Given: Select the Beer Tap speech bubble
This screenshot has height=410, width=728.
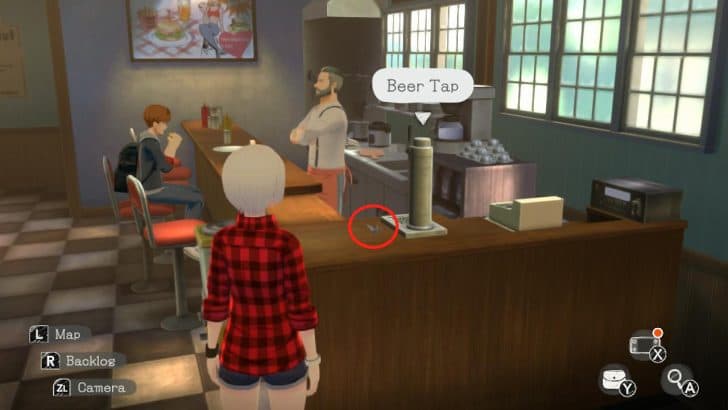Looking at the screenshot, I should [x=422, y=85].
